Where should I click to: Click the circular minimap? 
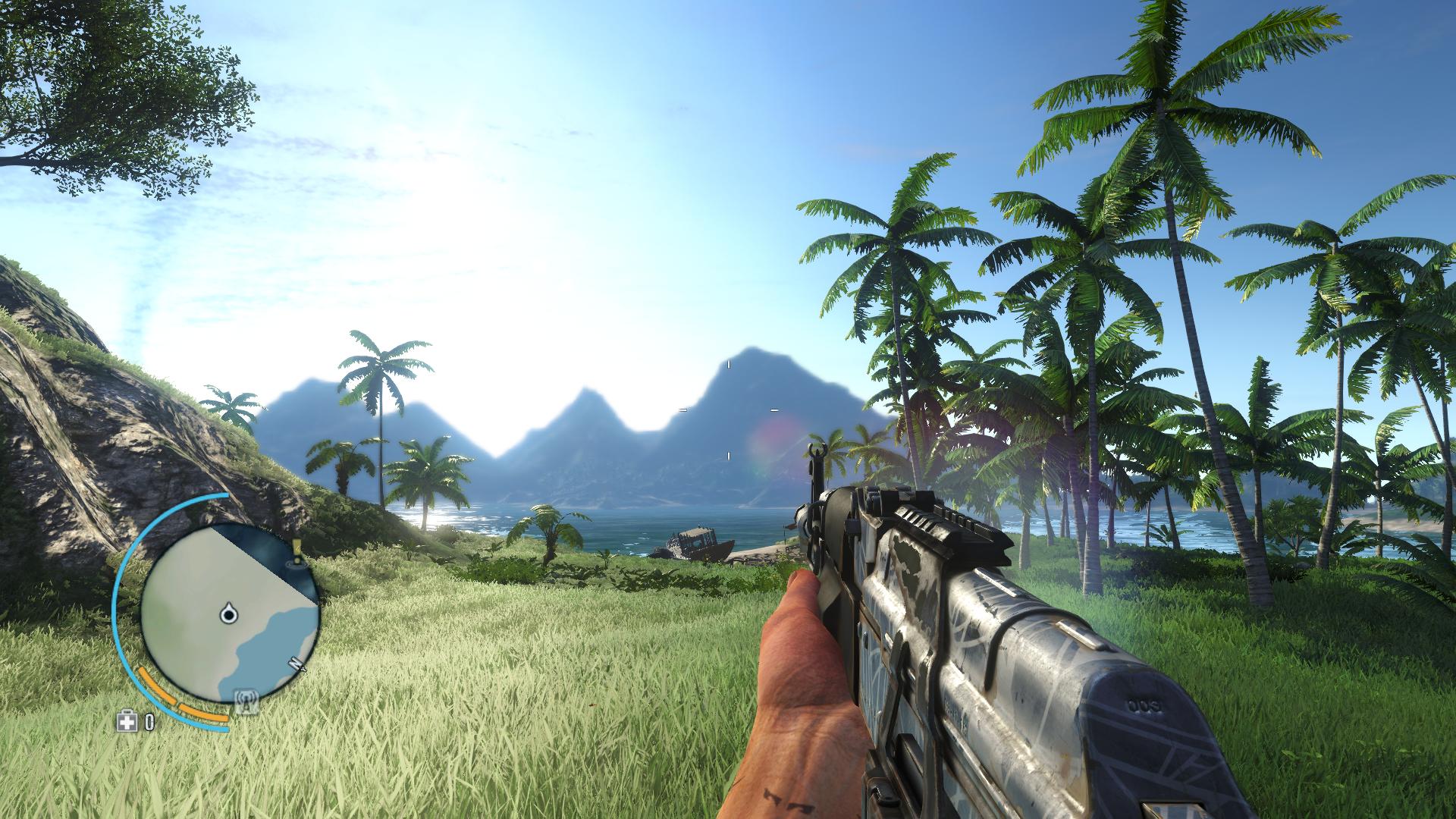coord(230,614)
